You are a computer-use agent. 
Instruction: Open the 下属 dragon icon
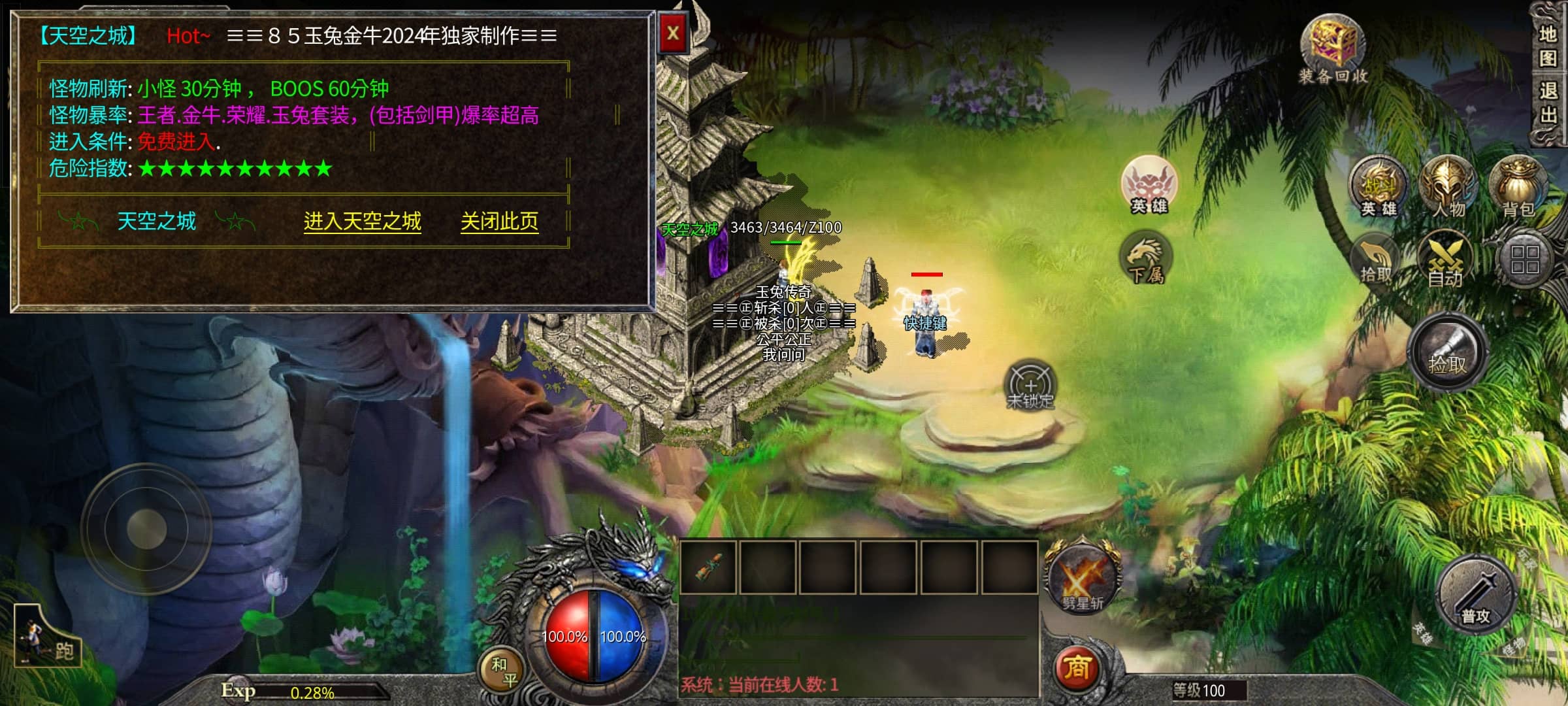point(1147,260)
